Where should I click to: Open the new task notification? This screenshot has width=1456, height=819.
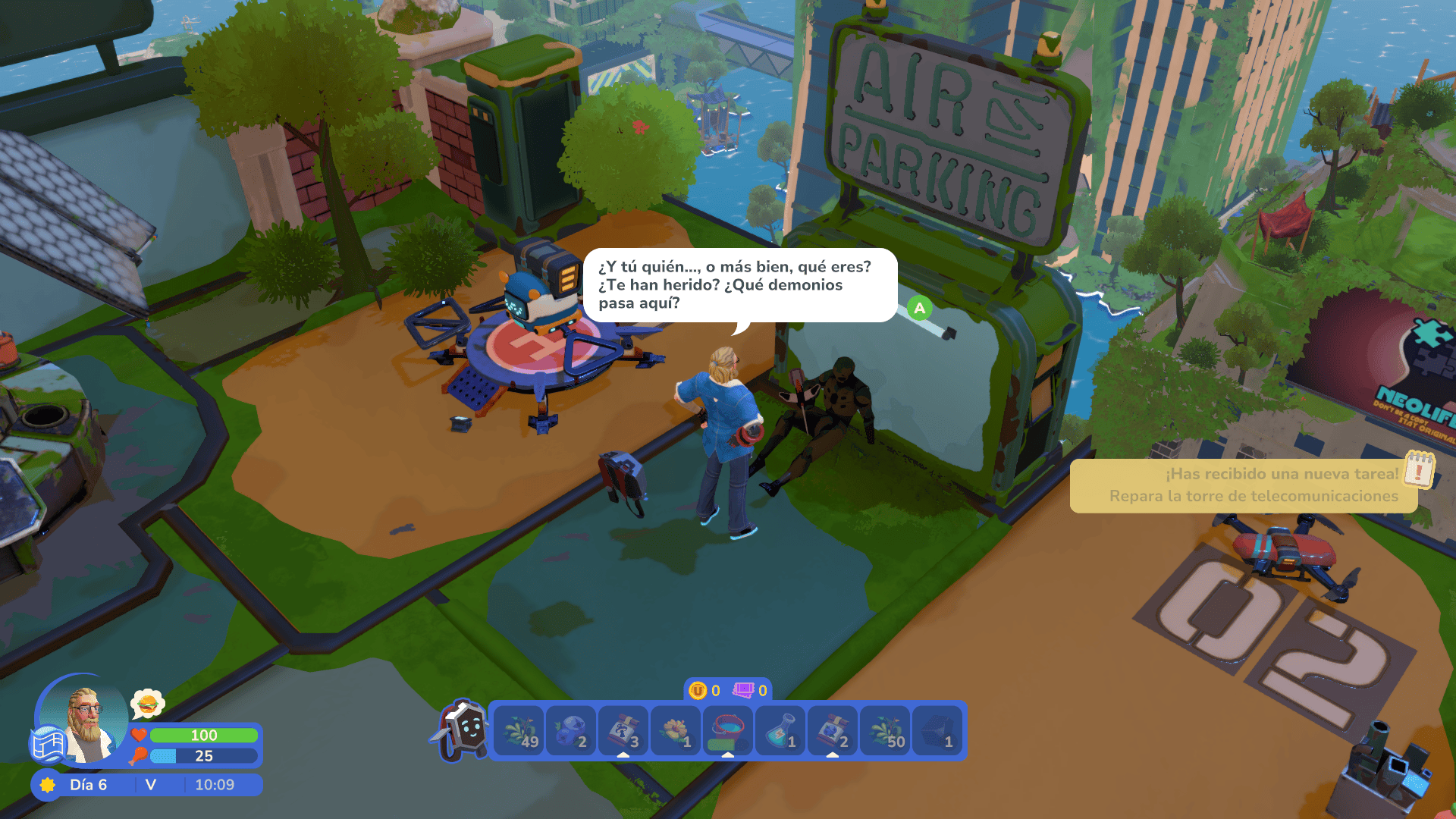1251,485
